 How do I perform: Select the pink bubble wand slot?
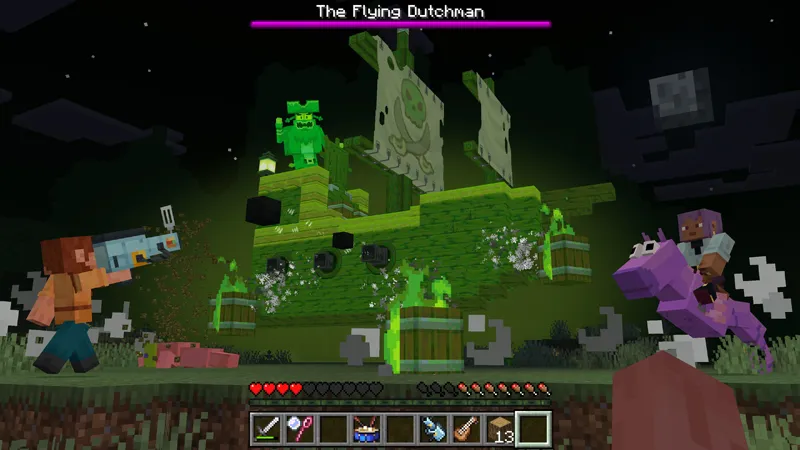[x=299, y=429]
